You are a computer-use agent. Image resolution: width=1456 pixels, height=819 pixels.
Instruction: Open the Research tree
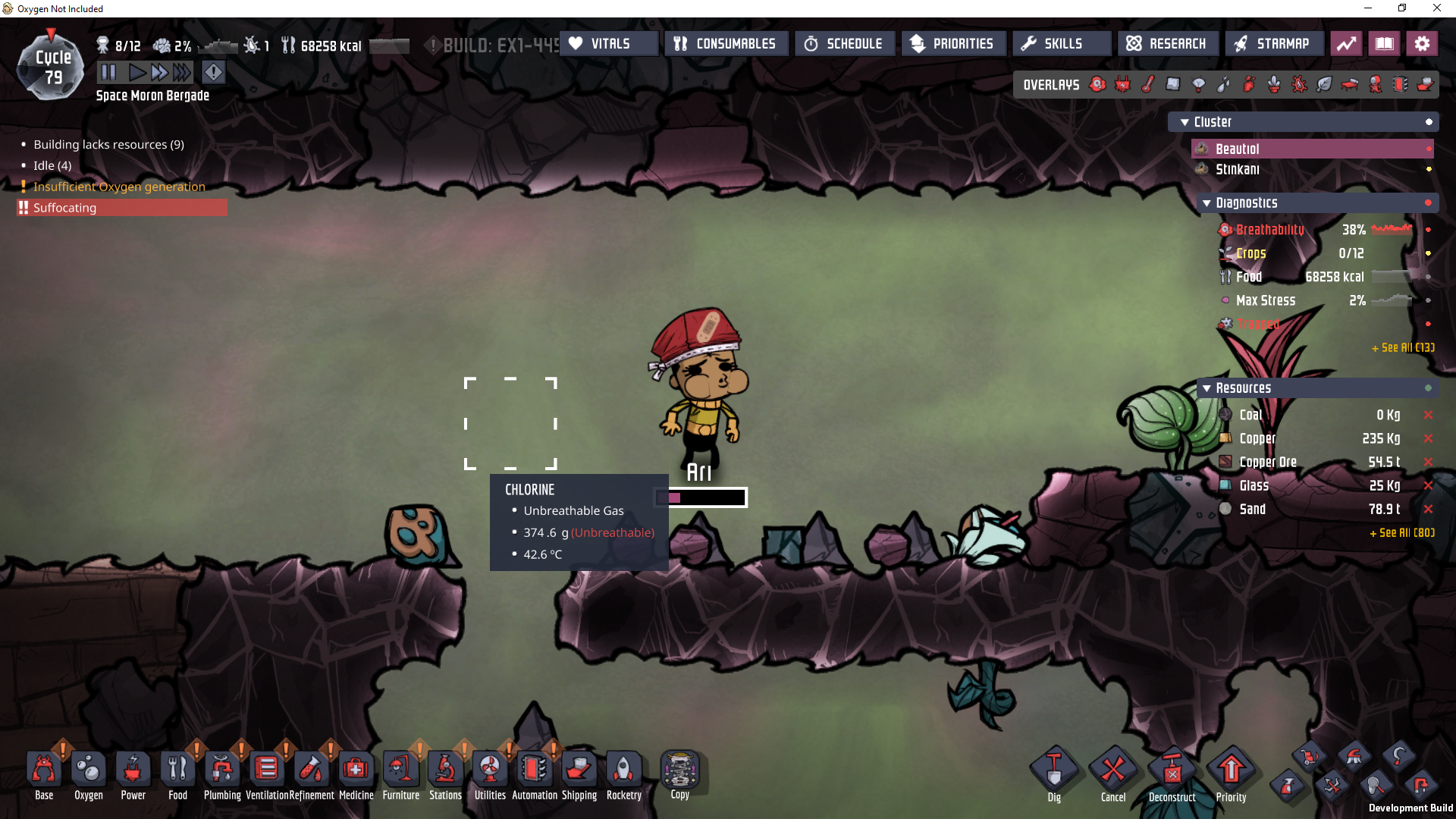pos(1166,44)
